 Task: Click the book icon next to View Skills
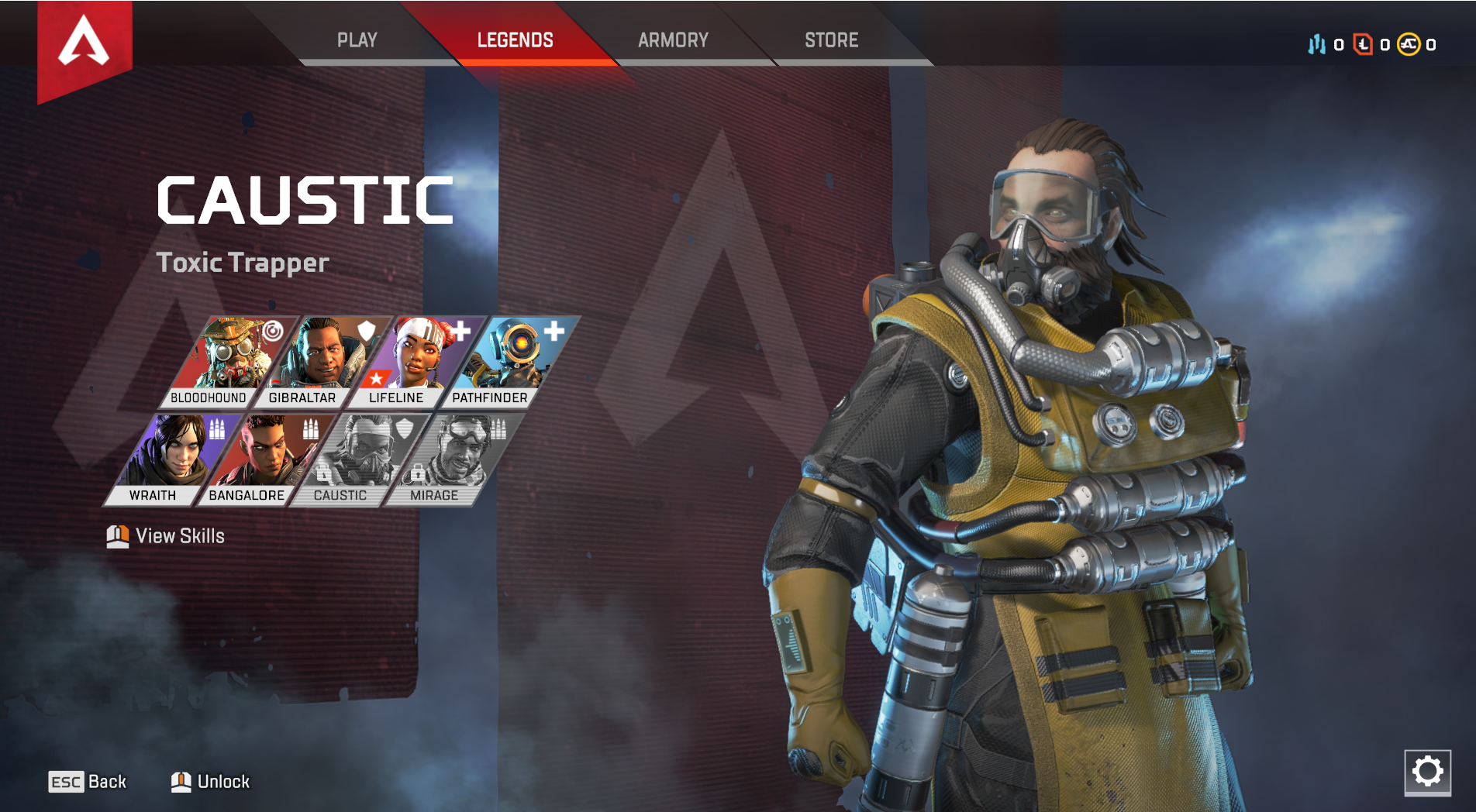[117, 535]
